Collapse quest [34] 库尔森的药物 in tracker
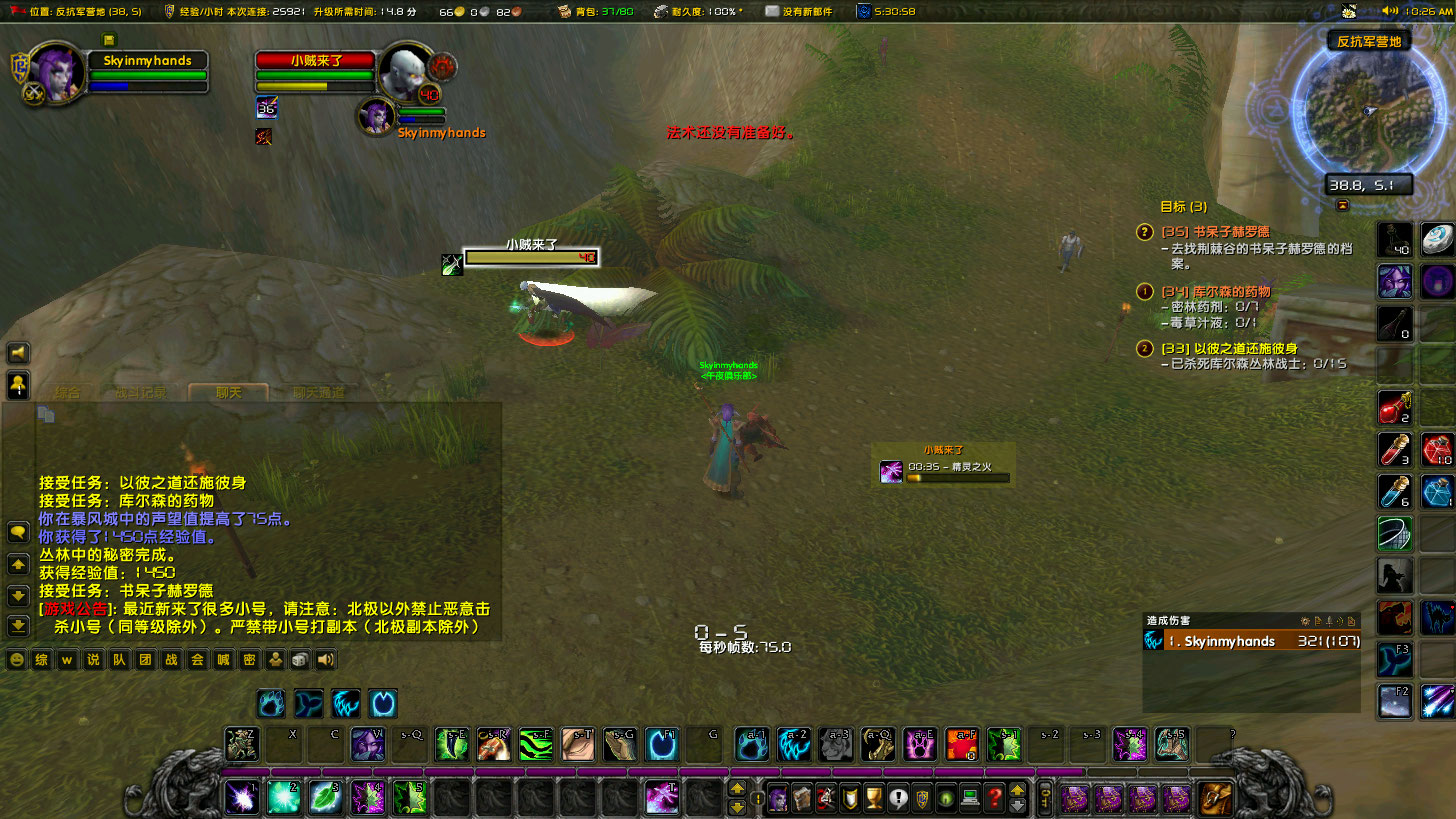Screen dimensions: 1456x819 (x=1145, y=292)
